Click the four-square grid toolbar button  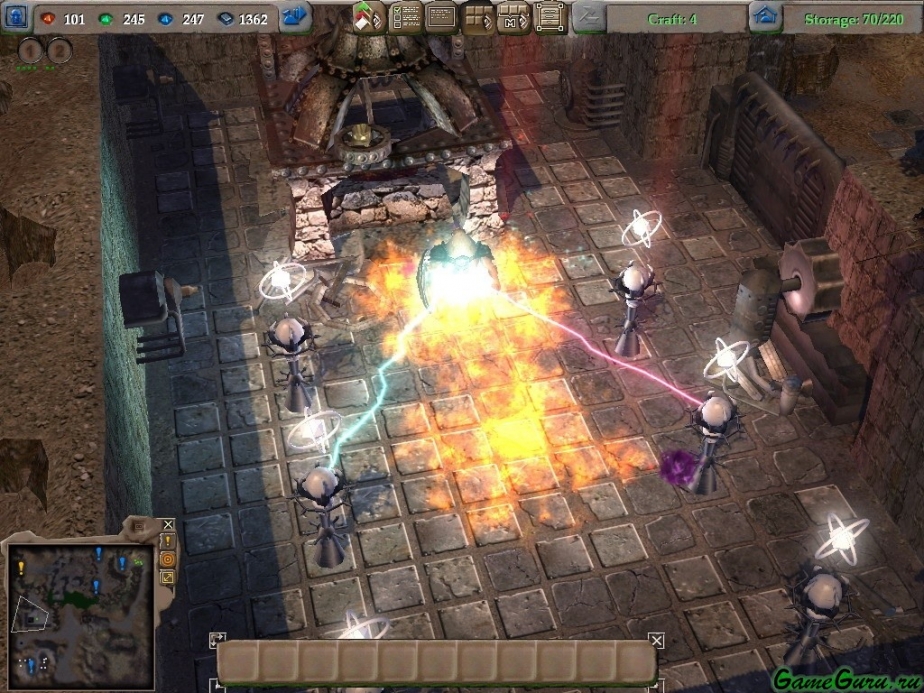click(x=478, y=18)
